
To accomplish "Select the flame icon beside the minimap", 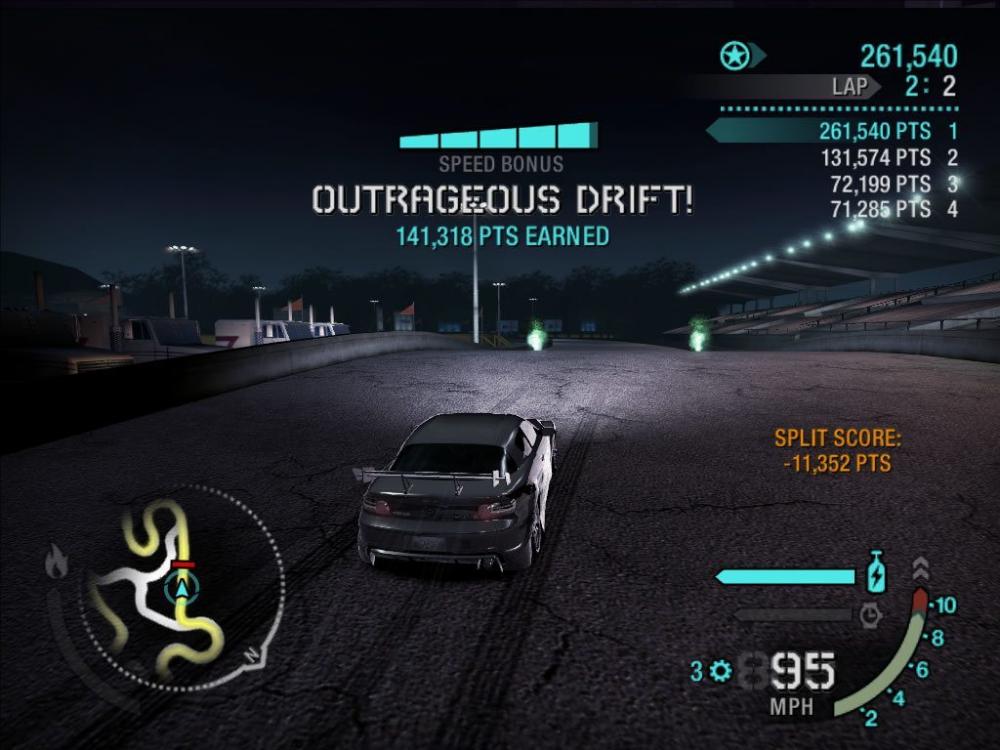I will coord(57,563).
